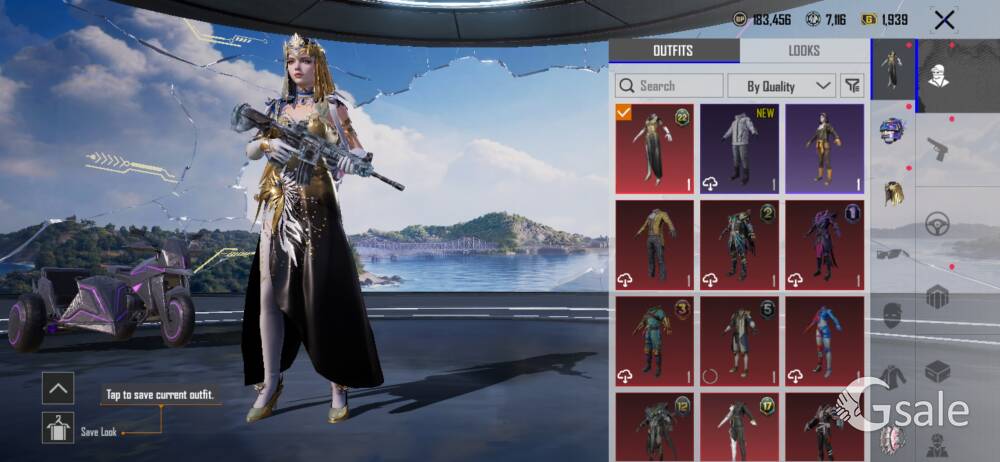The height and width of the screenshot is (462, 1000).
Task: Open the By Quality sort dropdown
Action: click(x=781, y=86)
